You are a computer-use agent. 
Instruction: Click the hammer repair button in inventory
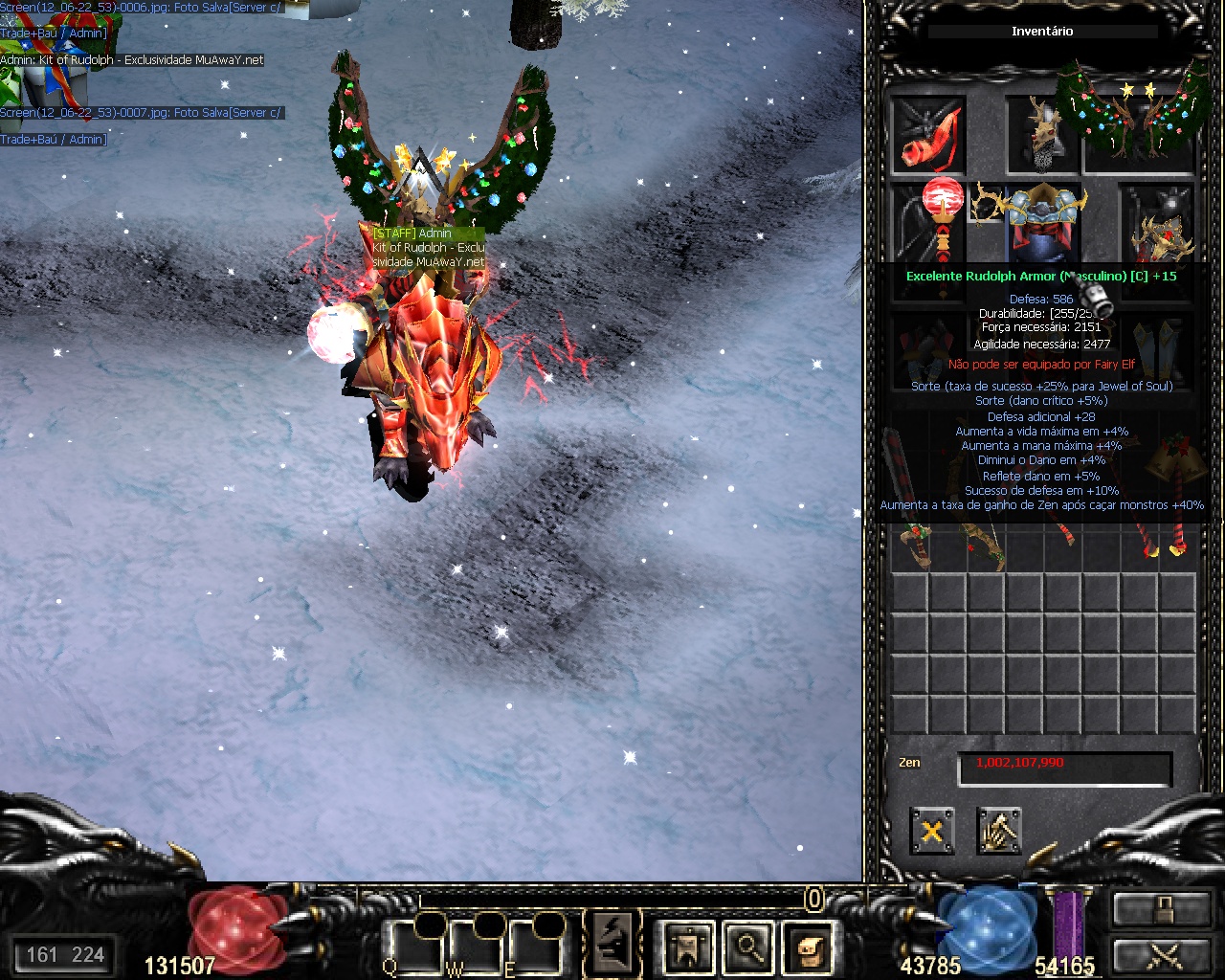click(x=999, y=831)
